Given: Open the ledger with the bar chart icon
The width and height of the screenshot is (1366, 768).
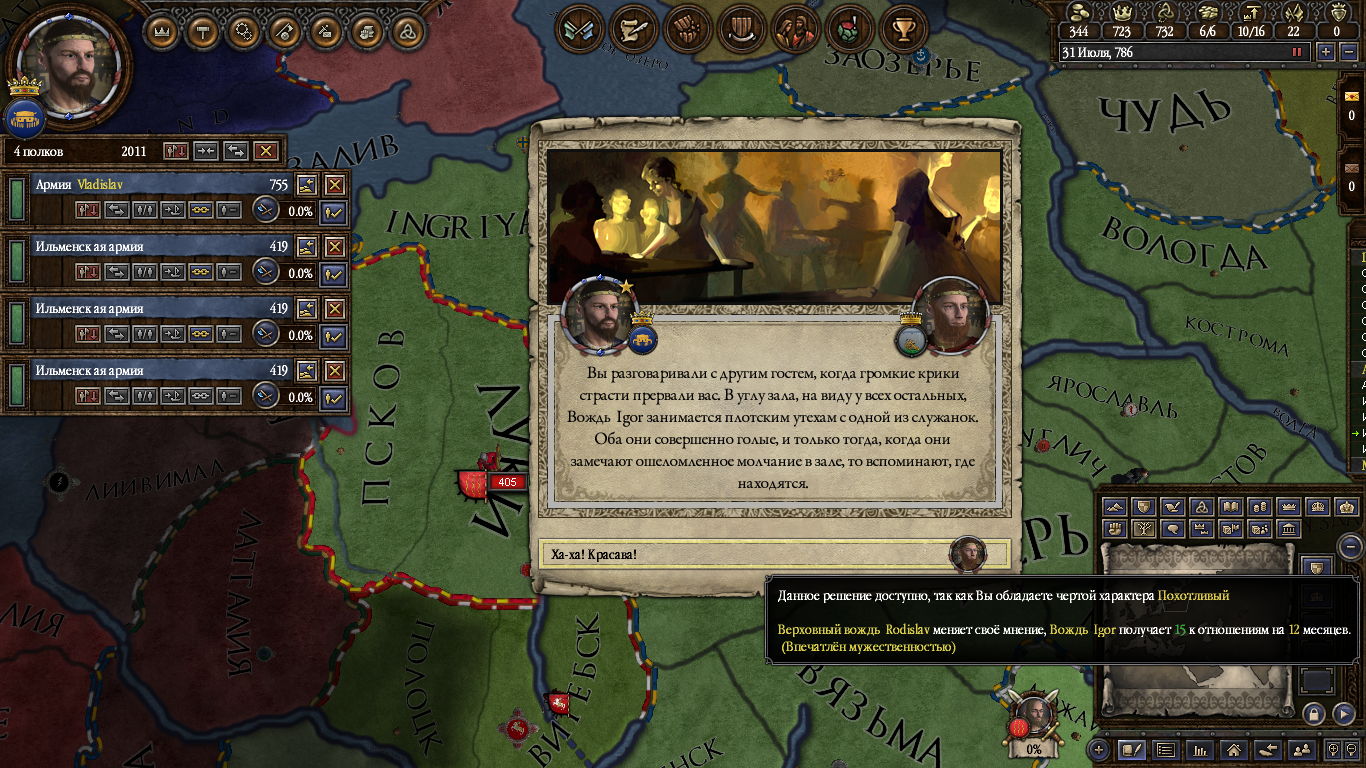Looking at the screenshot, I should (x=1201, y=749).
